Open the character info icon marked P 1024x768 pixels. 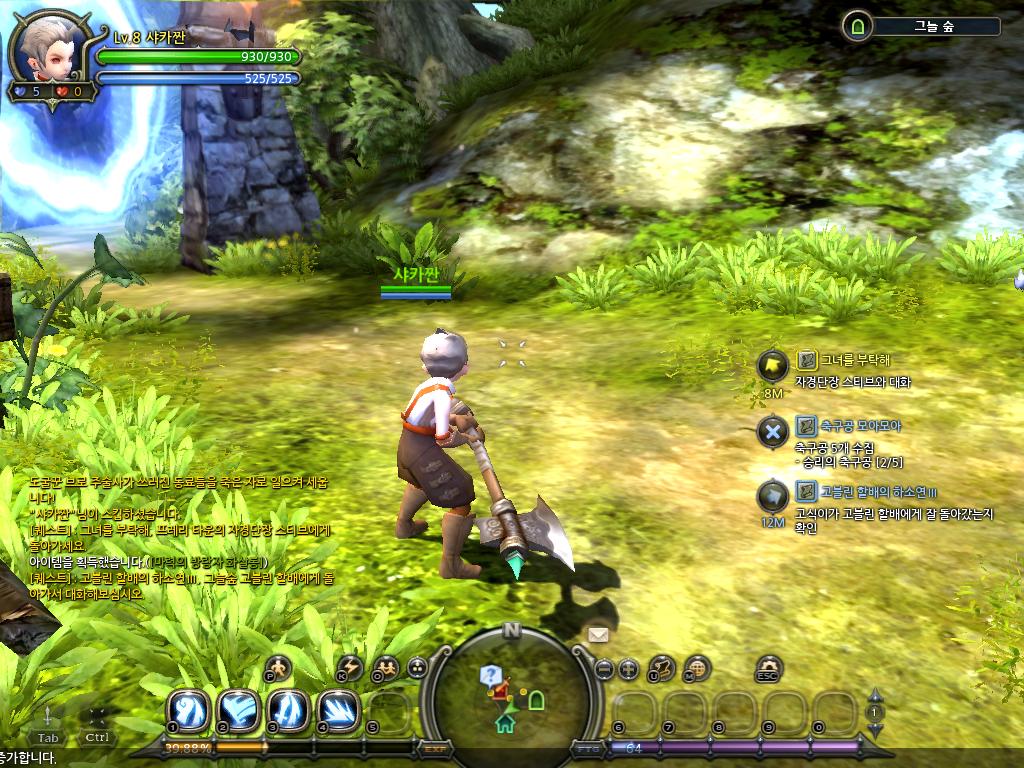(279, 667)
